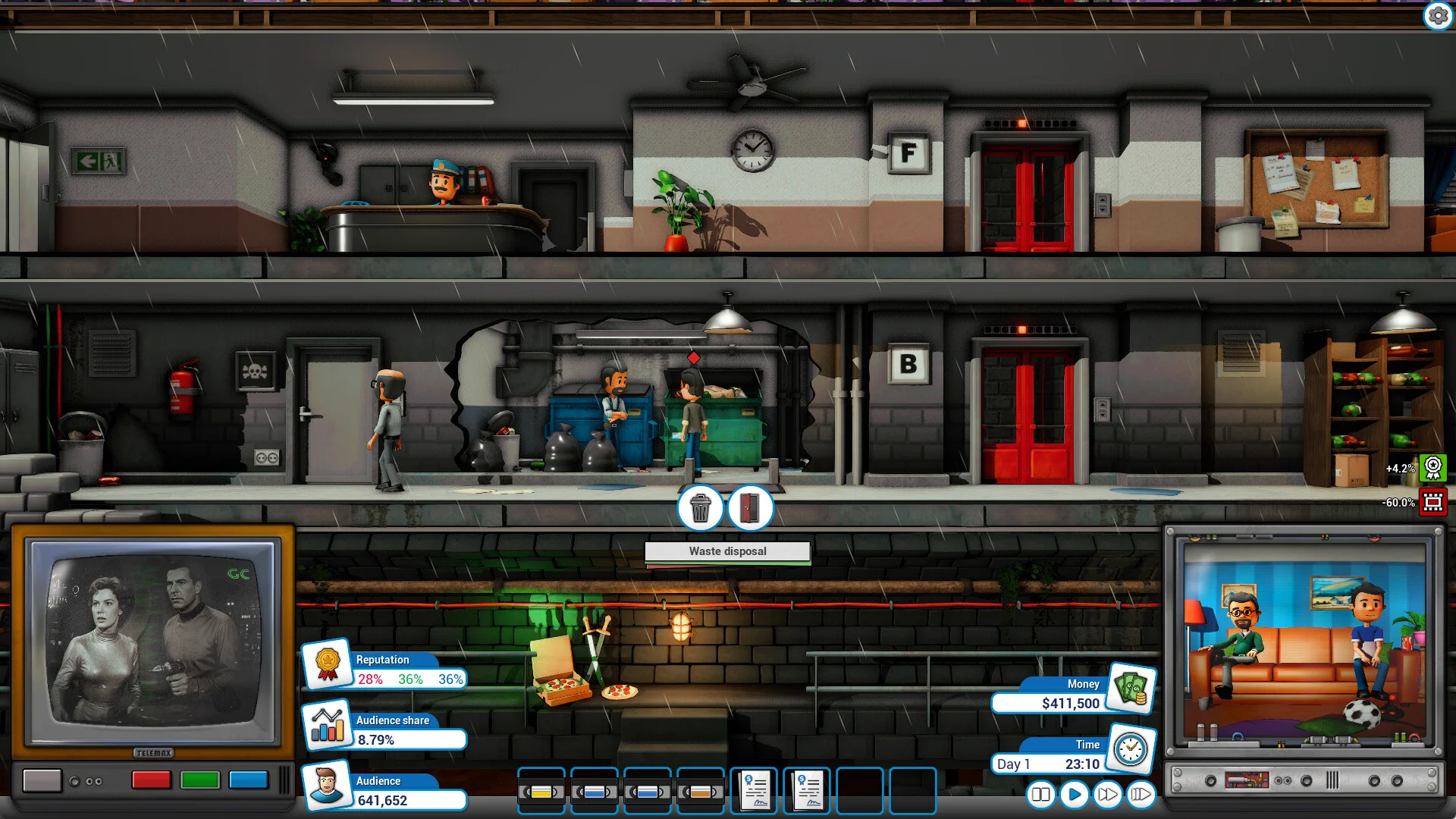Open settings with the gear icon
The image size is (1456, 819).
pyautogui.click(x=1438, y=15)
